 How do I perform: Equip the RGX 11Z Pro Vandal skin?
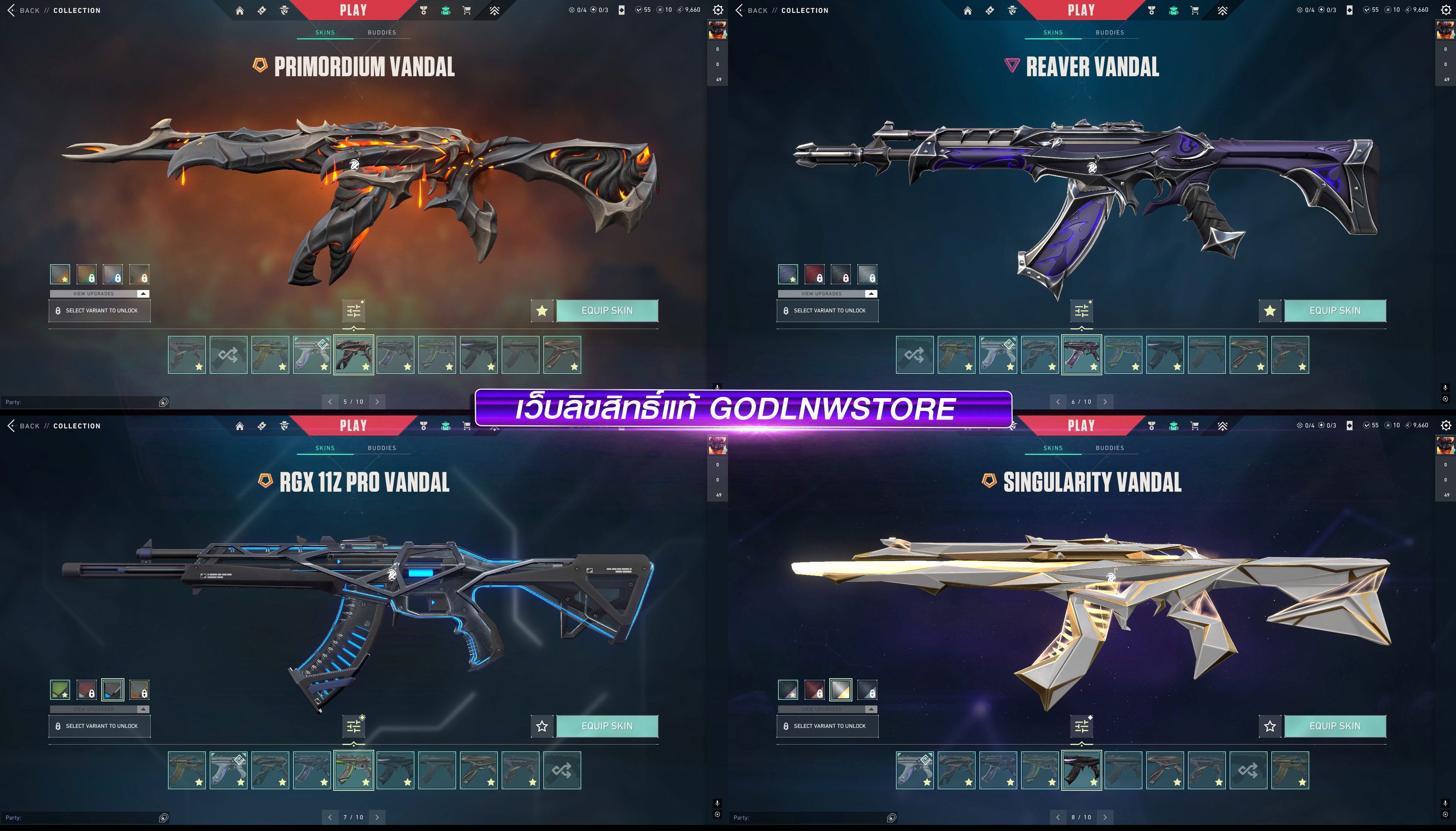point(607,726)
